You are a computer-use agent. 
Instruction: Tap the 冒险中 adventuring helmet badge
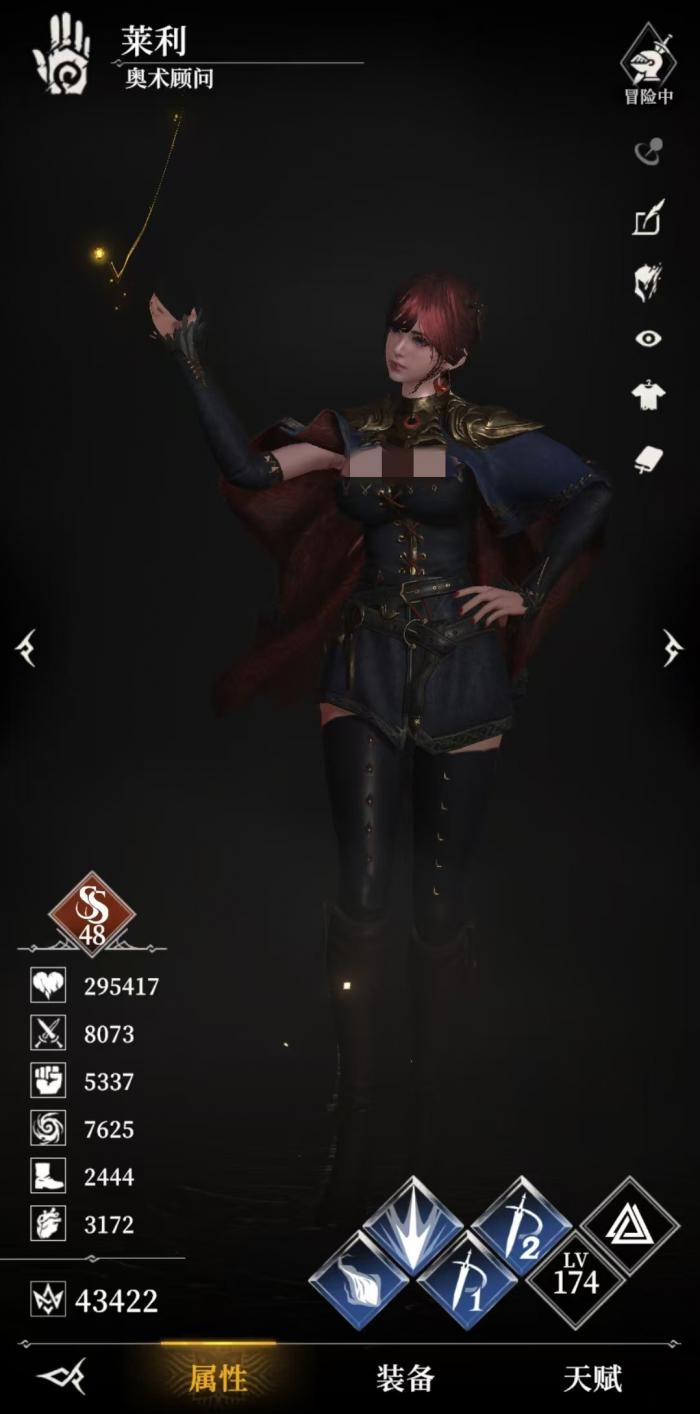(x=648, y=62)
